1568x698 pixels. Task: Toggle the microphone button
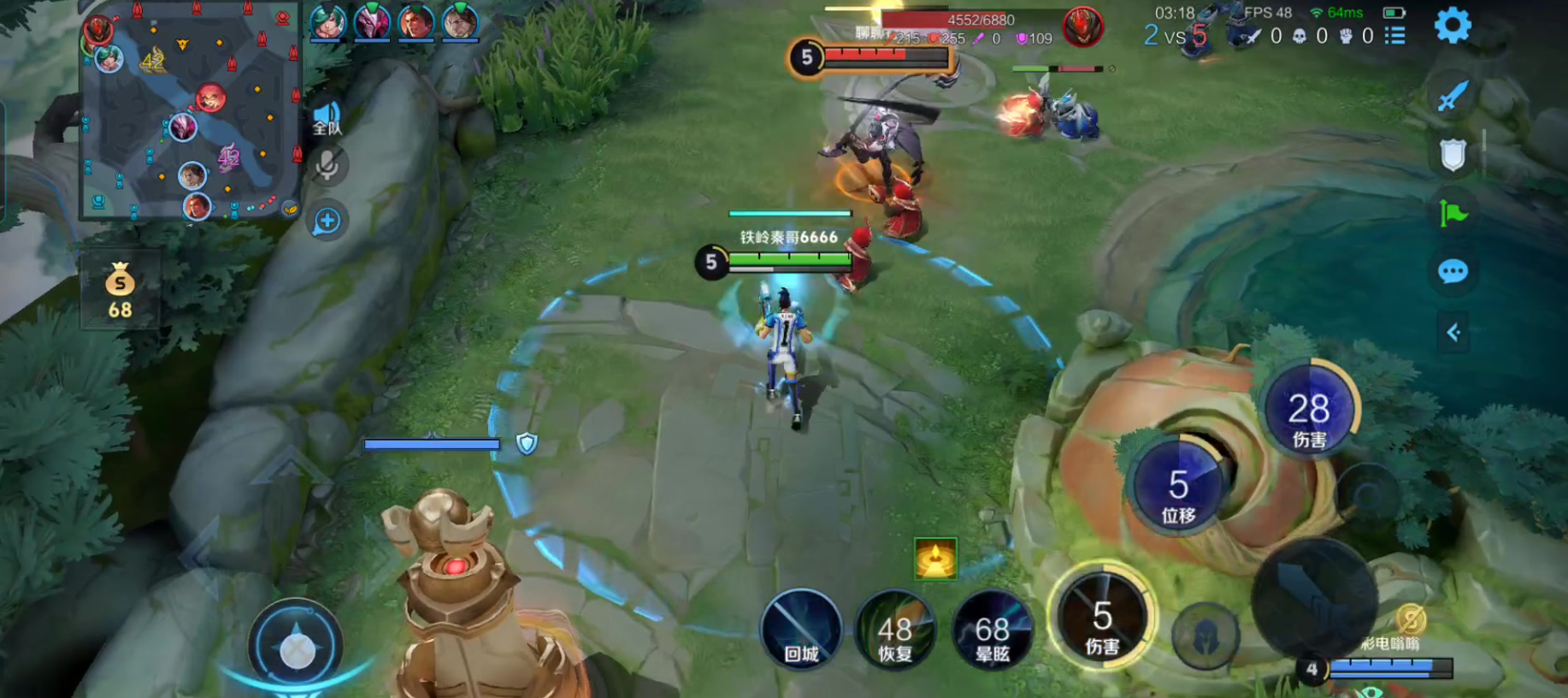pyautogui.click(x=327, y=166)
